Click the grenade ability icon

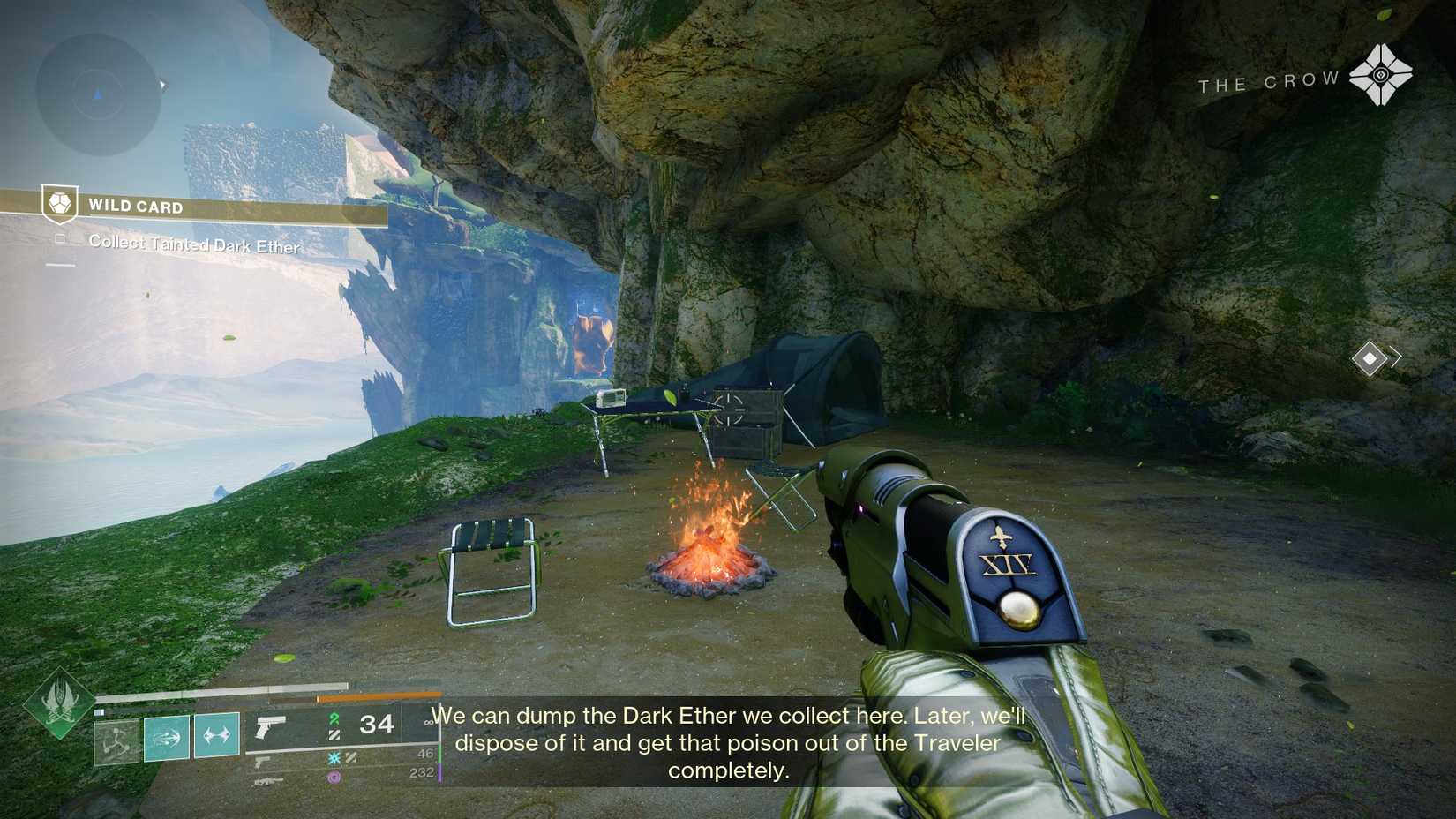[x=216, y=735]
